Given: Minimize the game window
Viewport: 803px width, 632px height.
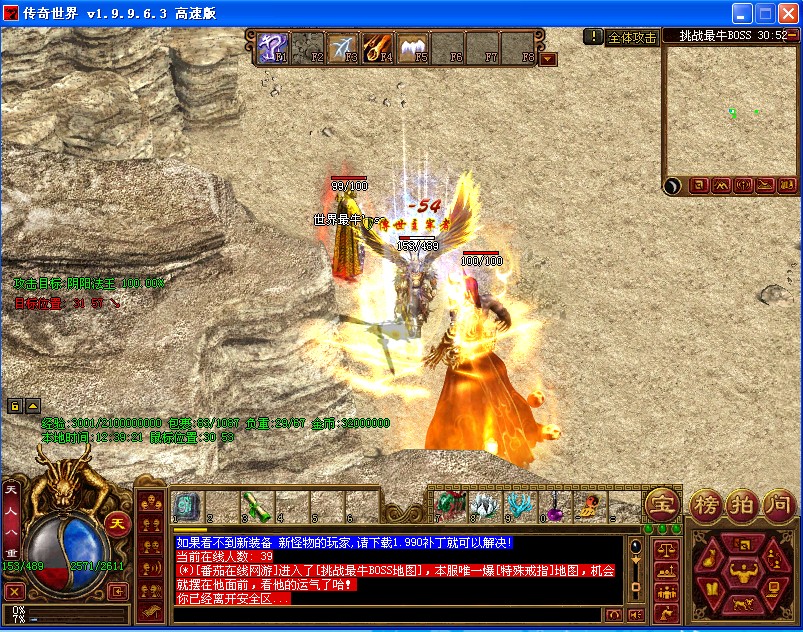Looking at the screenshot, I should coord(742,14).
